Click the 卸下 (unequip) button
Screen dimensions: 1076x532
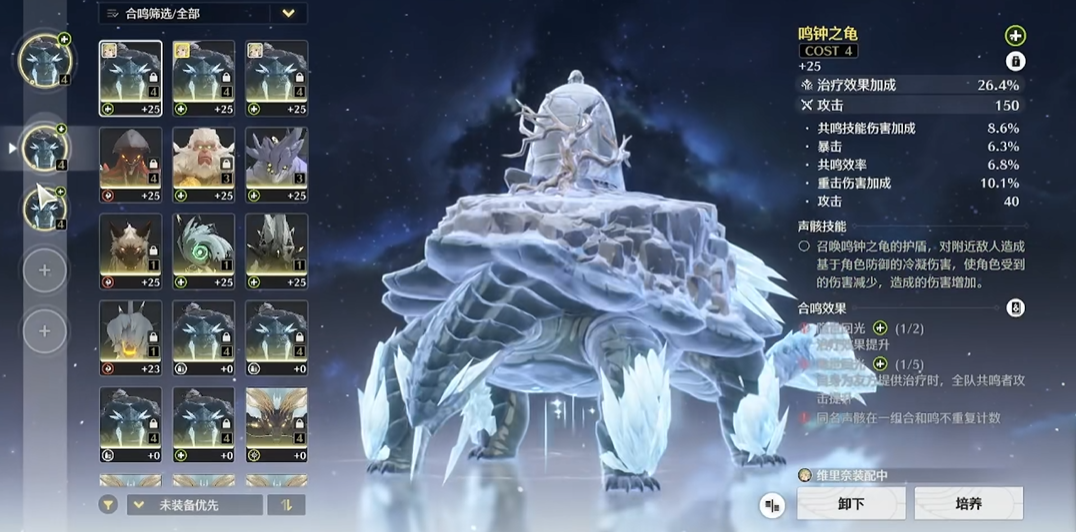click(x=851, y=504)
